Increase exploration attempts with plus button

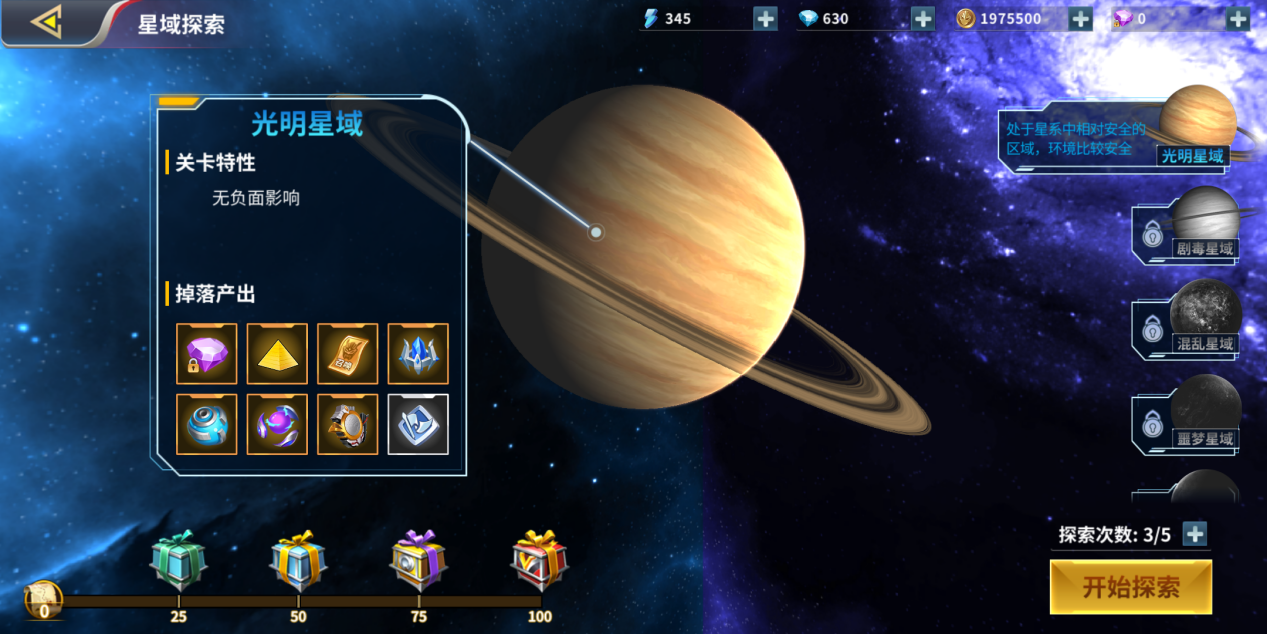[1195, 534]
